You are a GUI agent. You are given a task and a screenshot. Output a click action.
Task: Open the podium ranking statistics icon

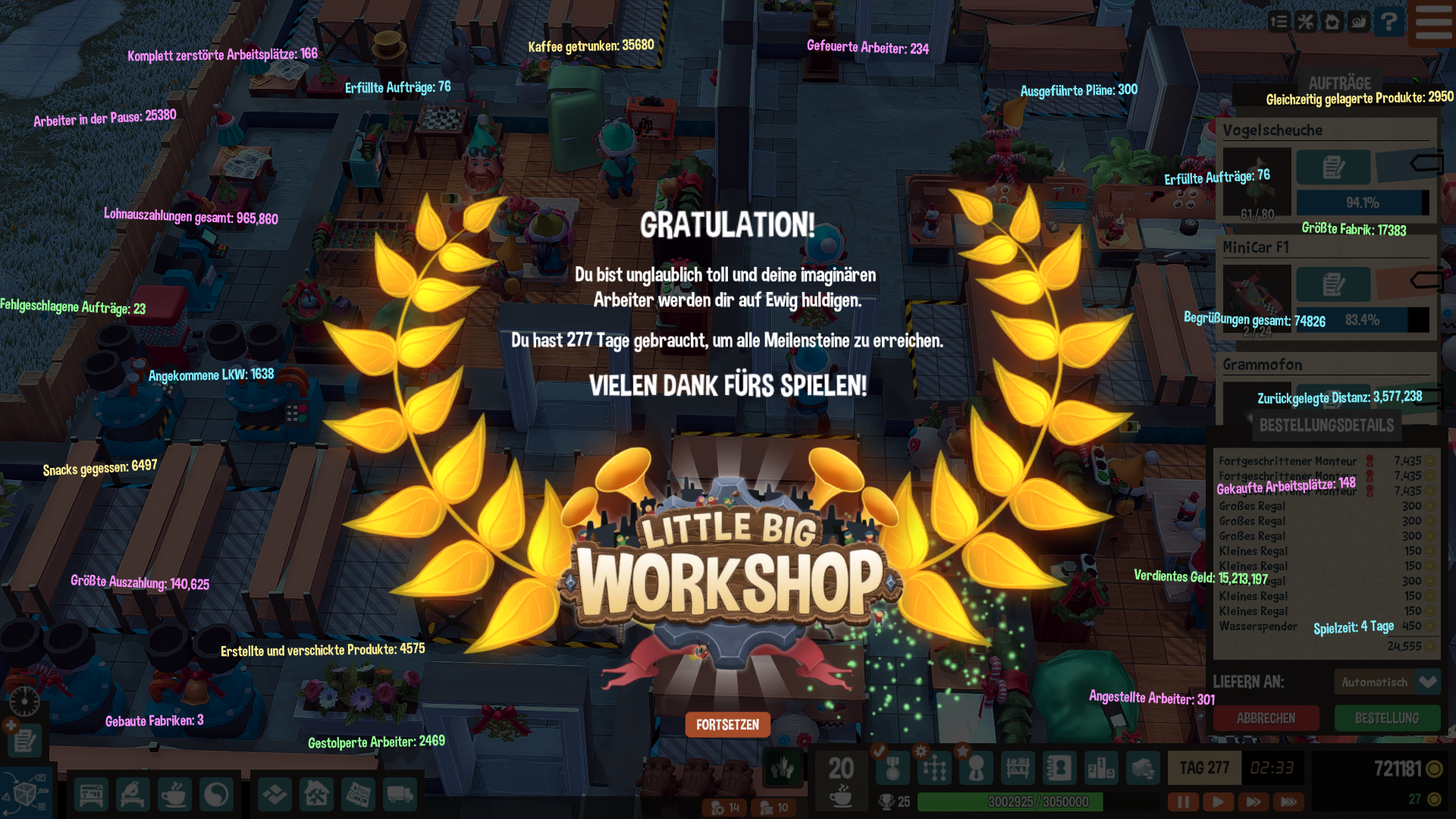(x=1100, y=769)
